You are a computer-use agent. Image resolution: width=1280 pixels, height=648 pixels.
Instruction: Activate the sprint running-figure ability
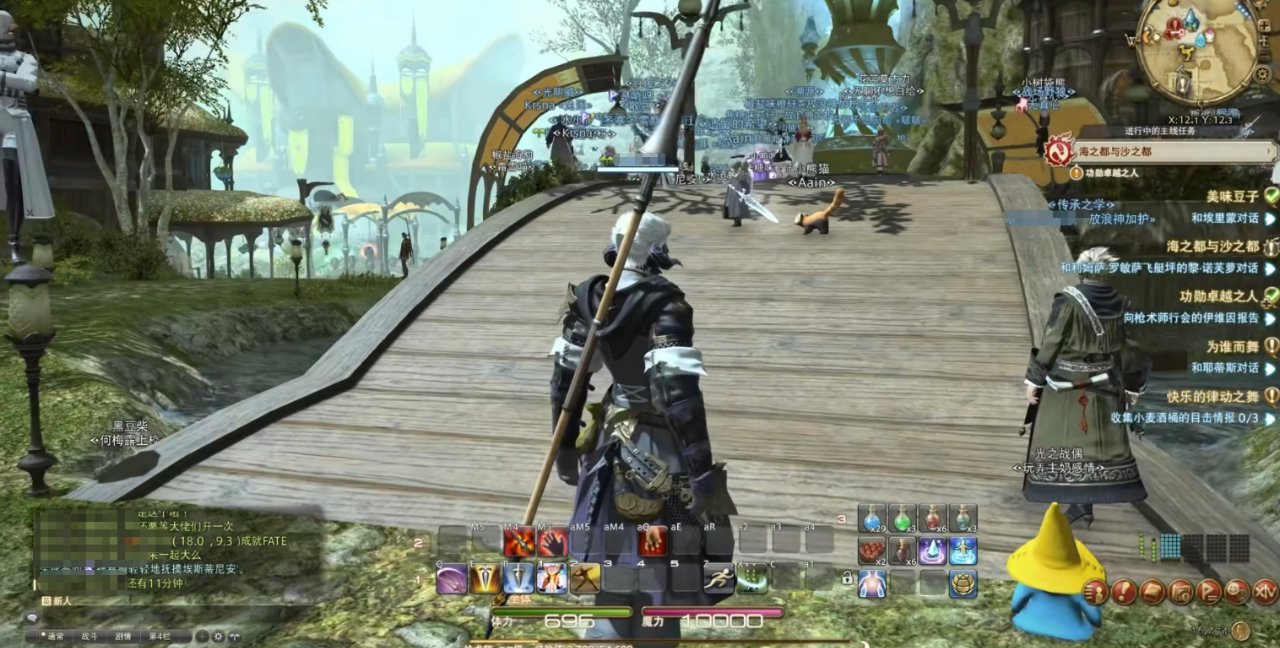pos(719,578)
